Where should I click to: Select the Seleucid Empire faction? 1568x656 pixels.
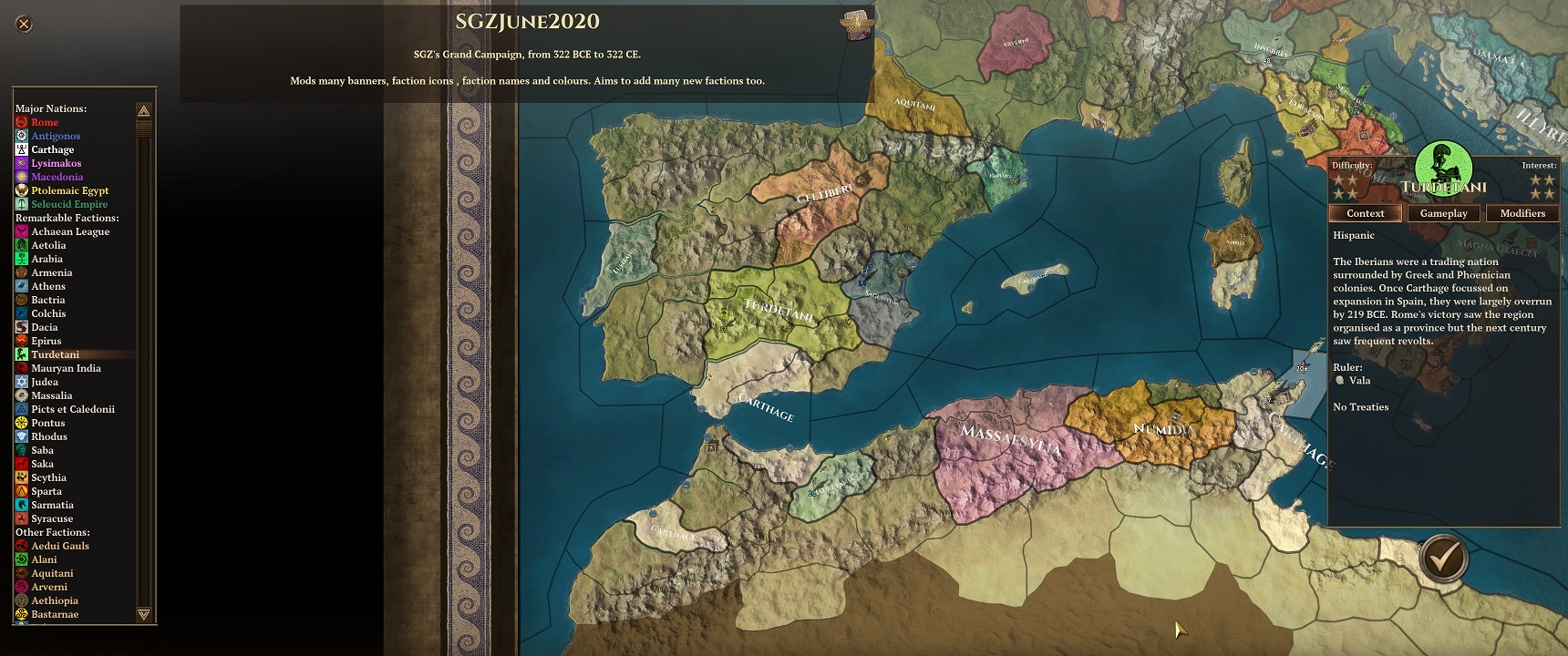tap(69, 204)
